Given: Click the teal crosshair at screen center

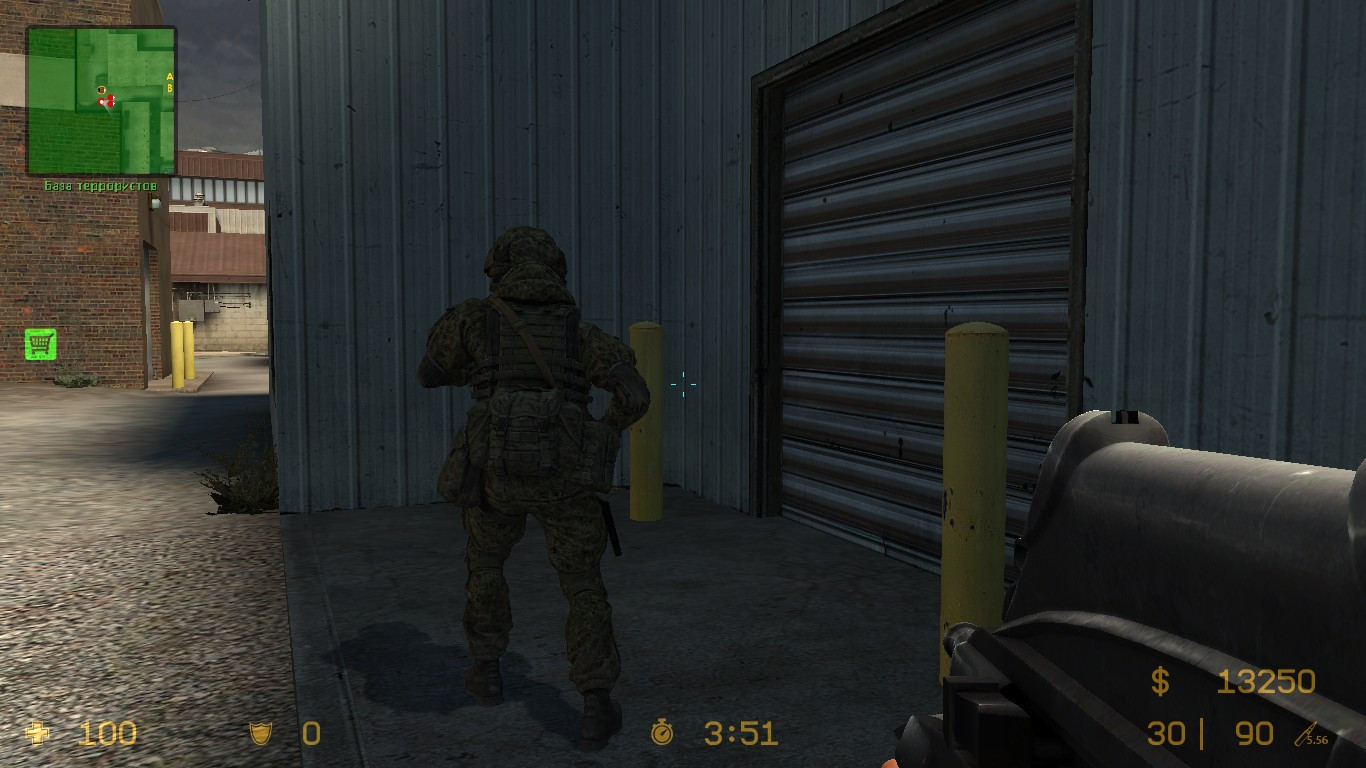Looking at the screenshot, I should pos(684,385).
